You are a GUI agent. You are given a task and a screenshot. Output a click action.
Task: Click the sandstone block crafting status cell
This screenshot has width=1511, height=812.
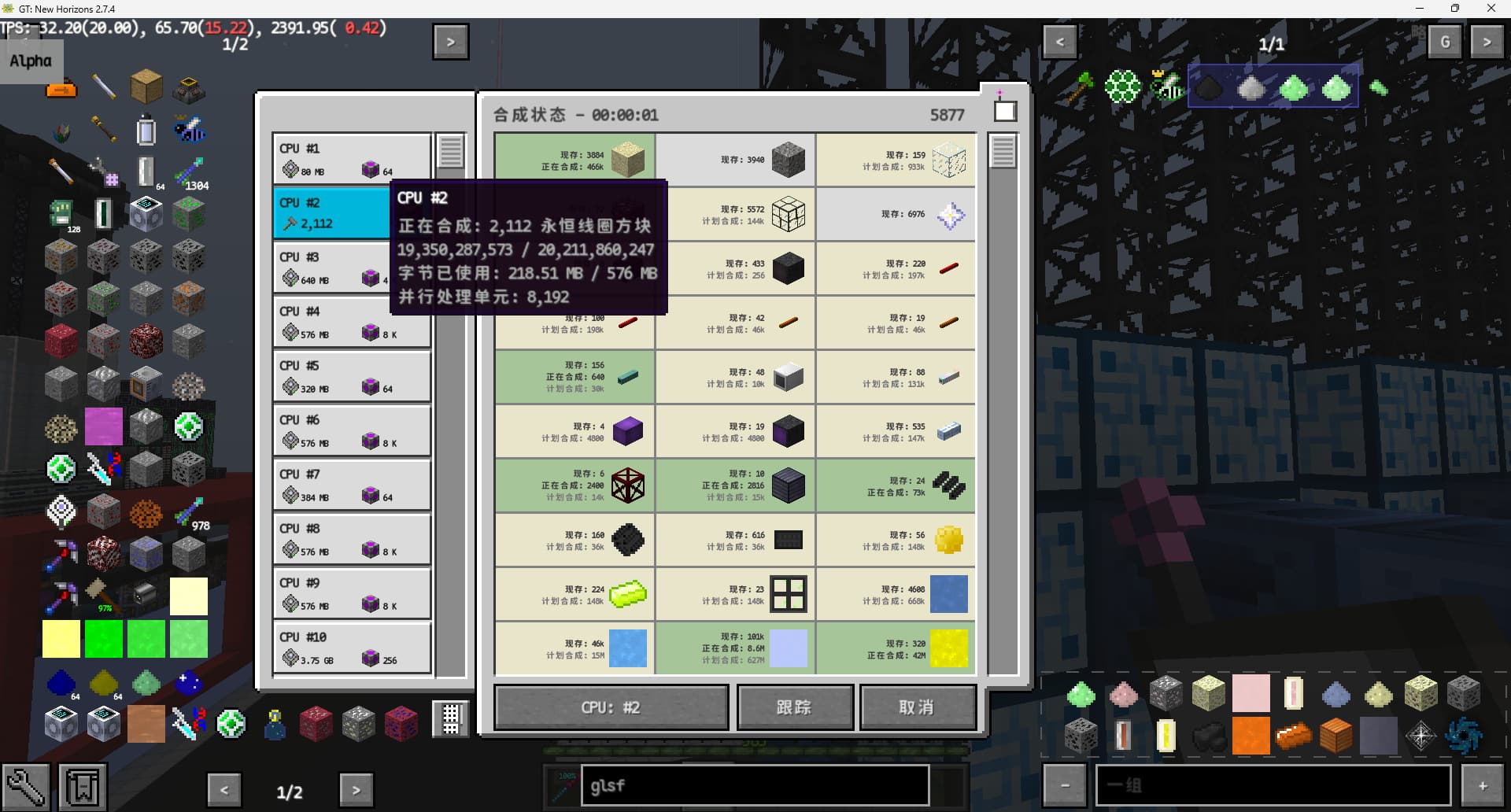pyautogui.click(x=574, y=161)
